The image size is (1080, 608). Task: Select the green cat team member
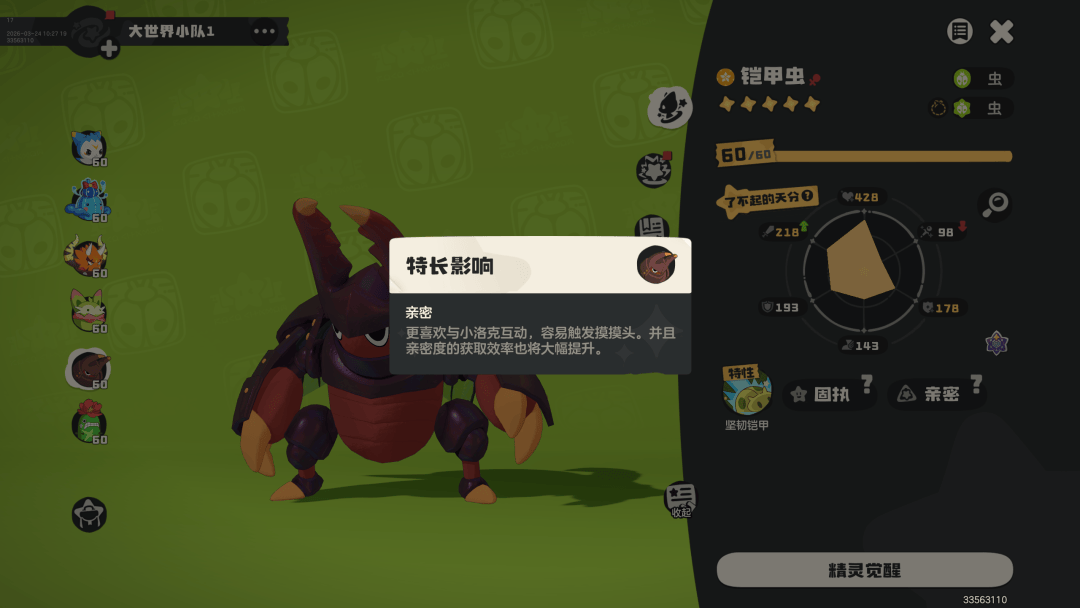pos(88,312)
